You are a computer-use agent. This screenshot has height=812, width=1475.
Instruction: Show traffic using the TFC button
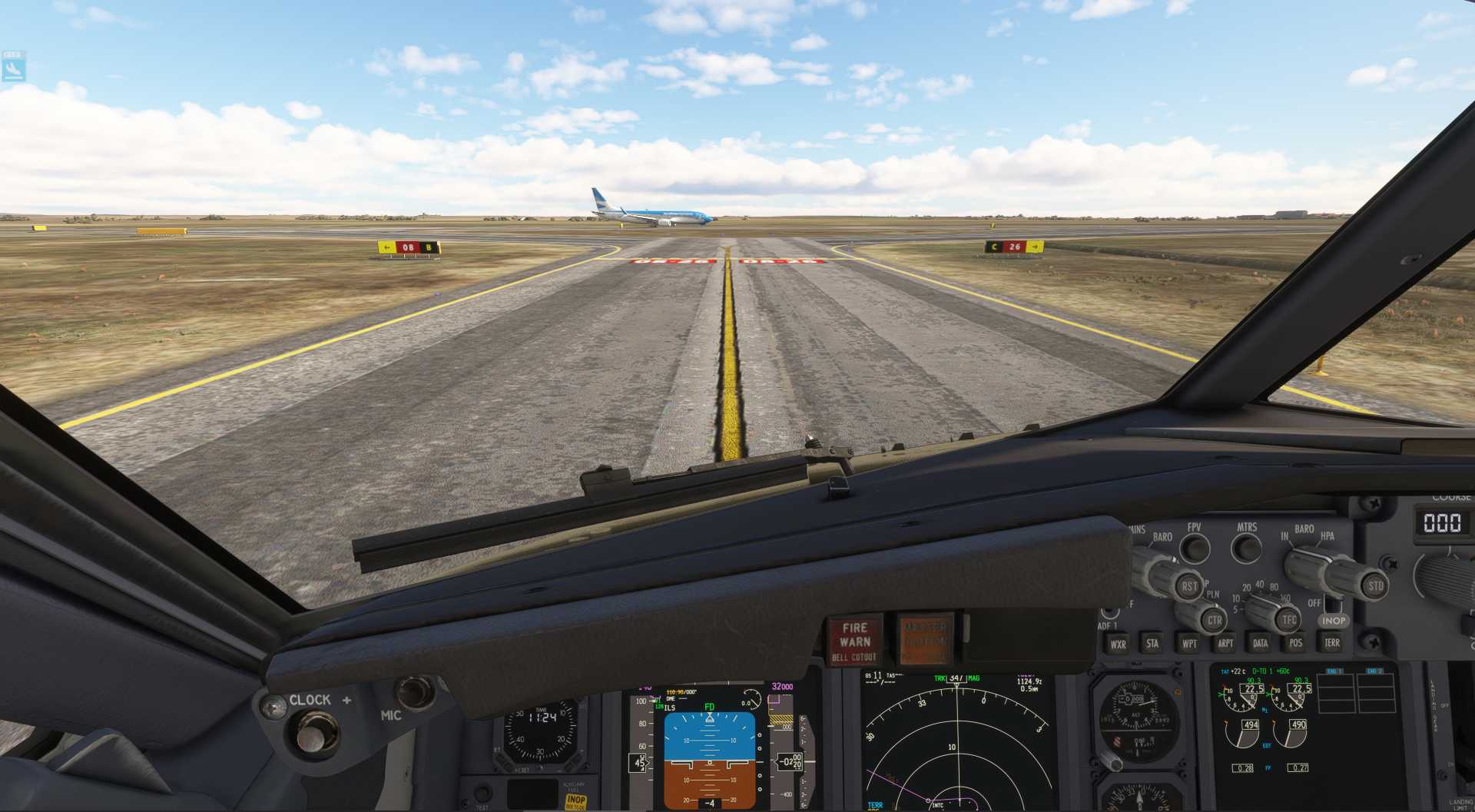coord(1288,620)
